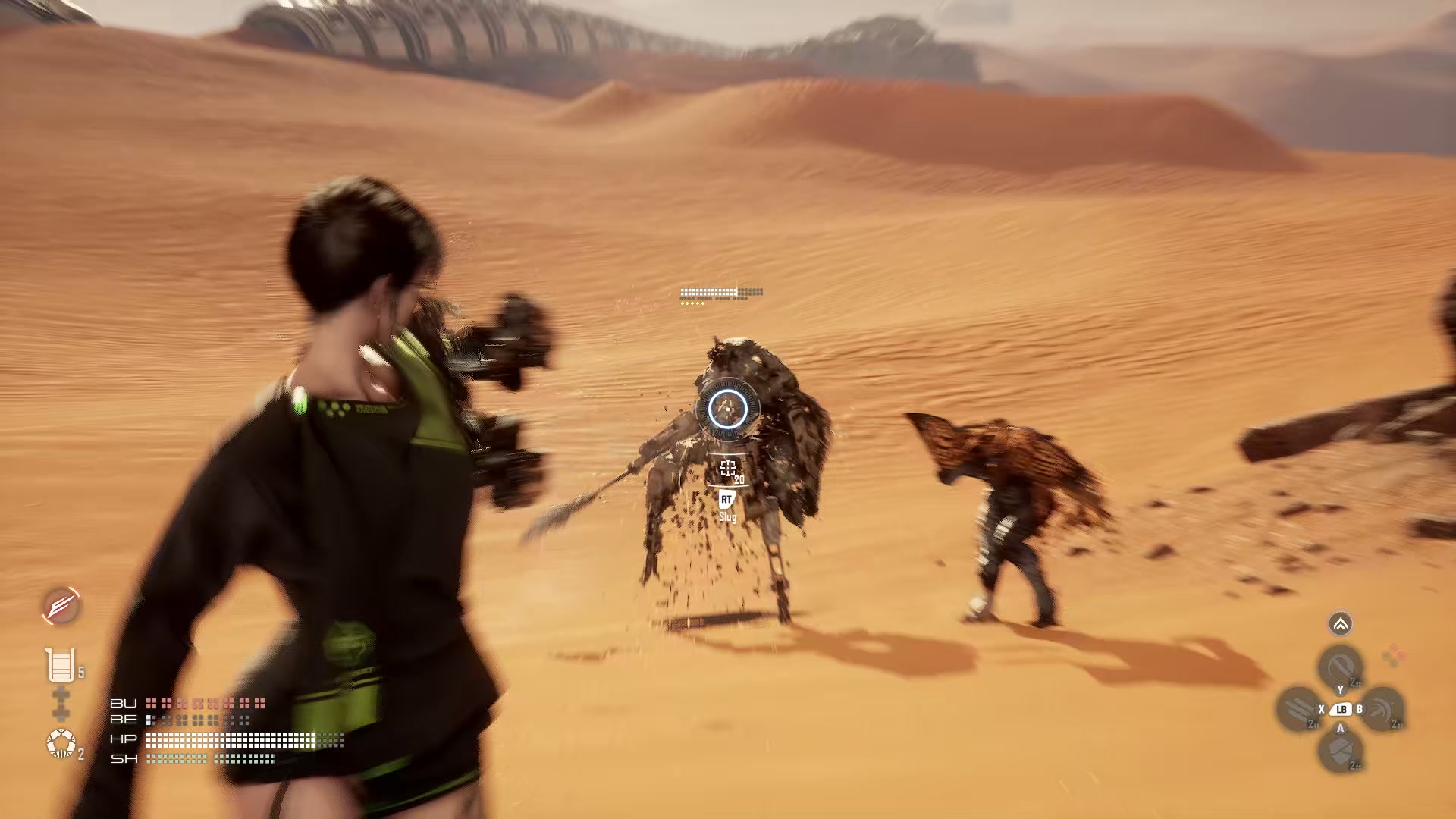Click the circular targeting reticle on the enemy
1456x819 pixels.
728,409
